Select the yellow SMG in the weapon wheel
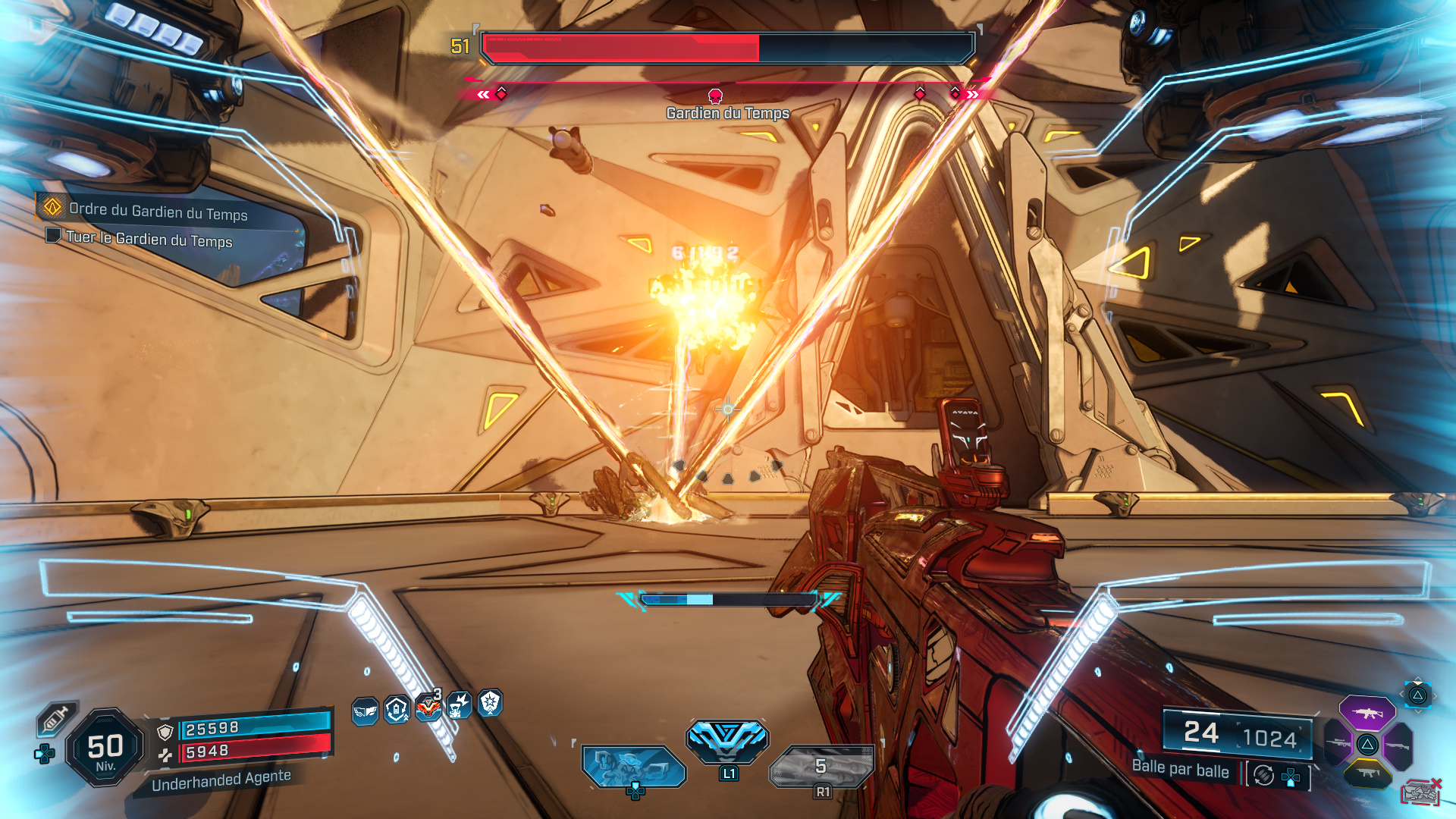Screen dimensions: 1456x819 click(1367, 773)
